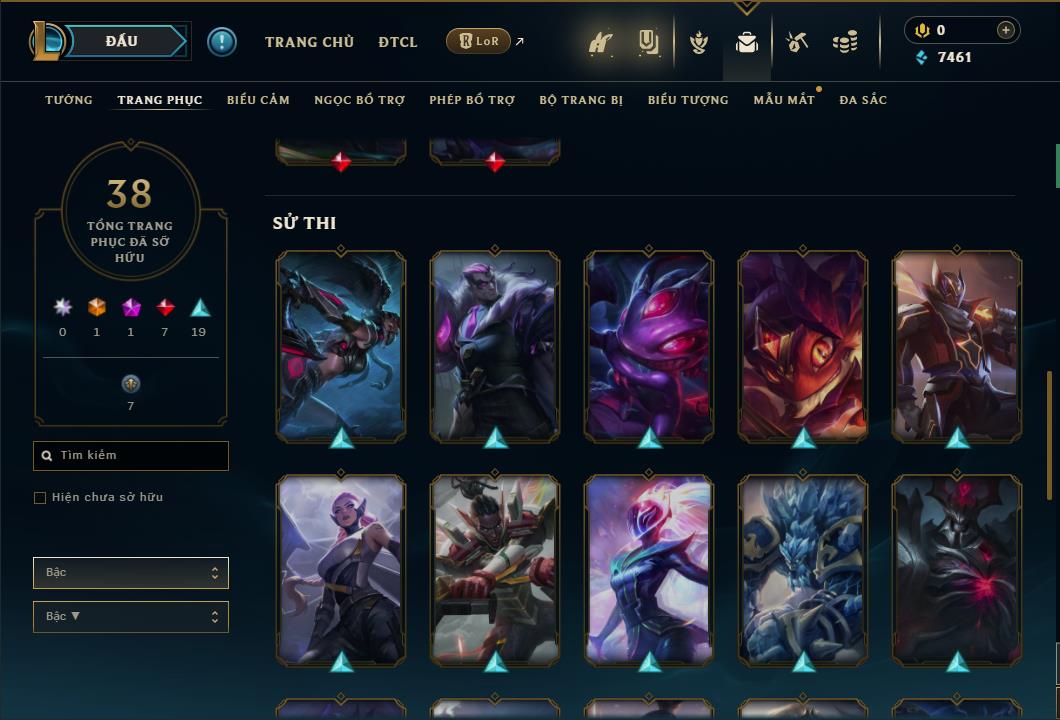This screenshot has width=1060, height=720.
Task: Open the crafting hammer icon
Action: pos(797,42)
